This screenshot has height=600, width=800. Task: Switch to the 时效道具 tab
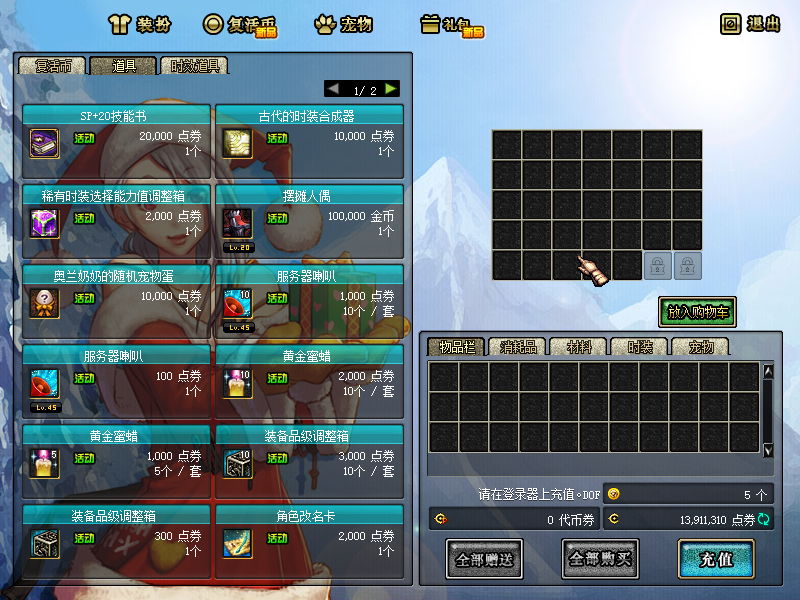(x=194, y=66)
